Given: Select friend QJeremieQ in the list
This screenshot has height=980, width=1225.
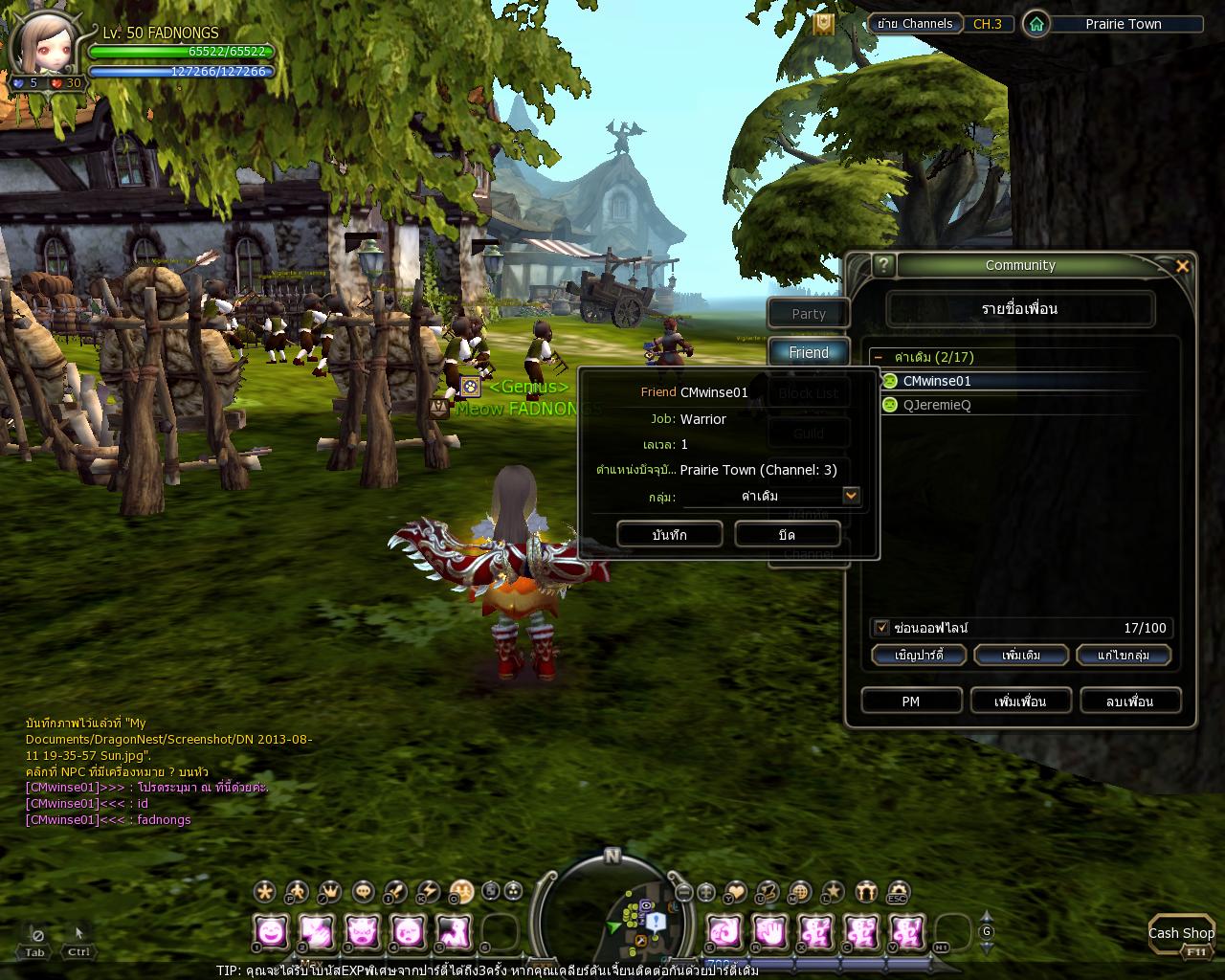Looking at the screenshot, I should click(x=936, y=405).
